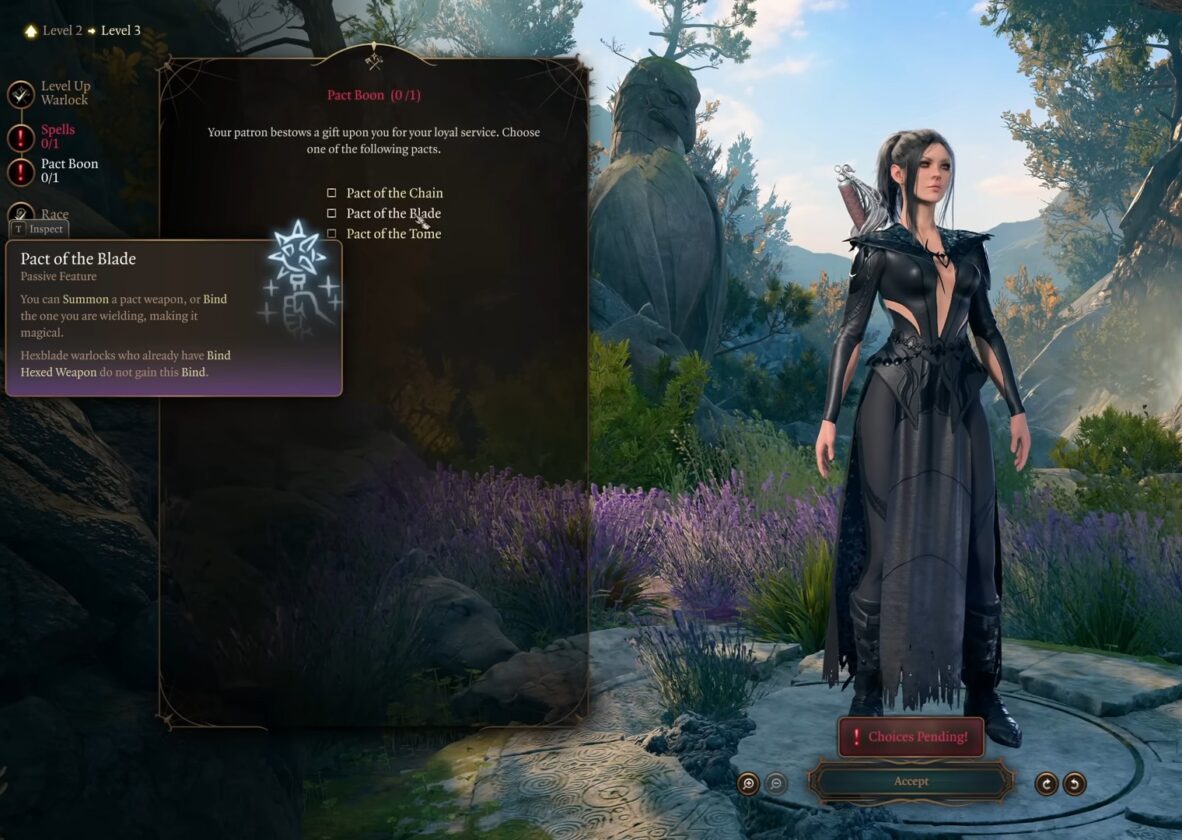Select Pact of the Blade option
This screenshot has width=1182, height=840.
point(332,213)
